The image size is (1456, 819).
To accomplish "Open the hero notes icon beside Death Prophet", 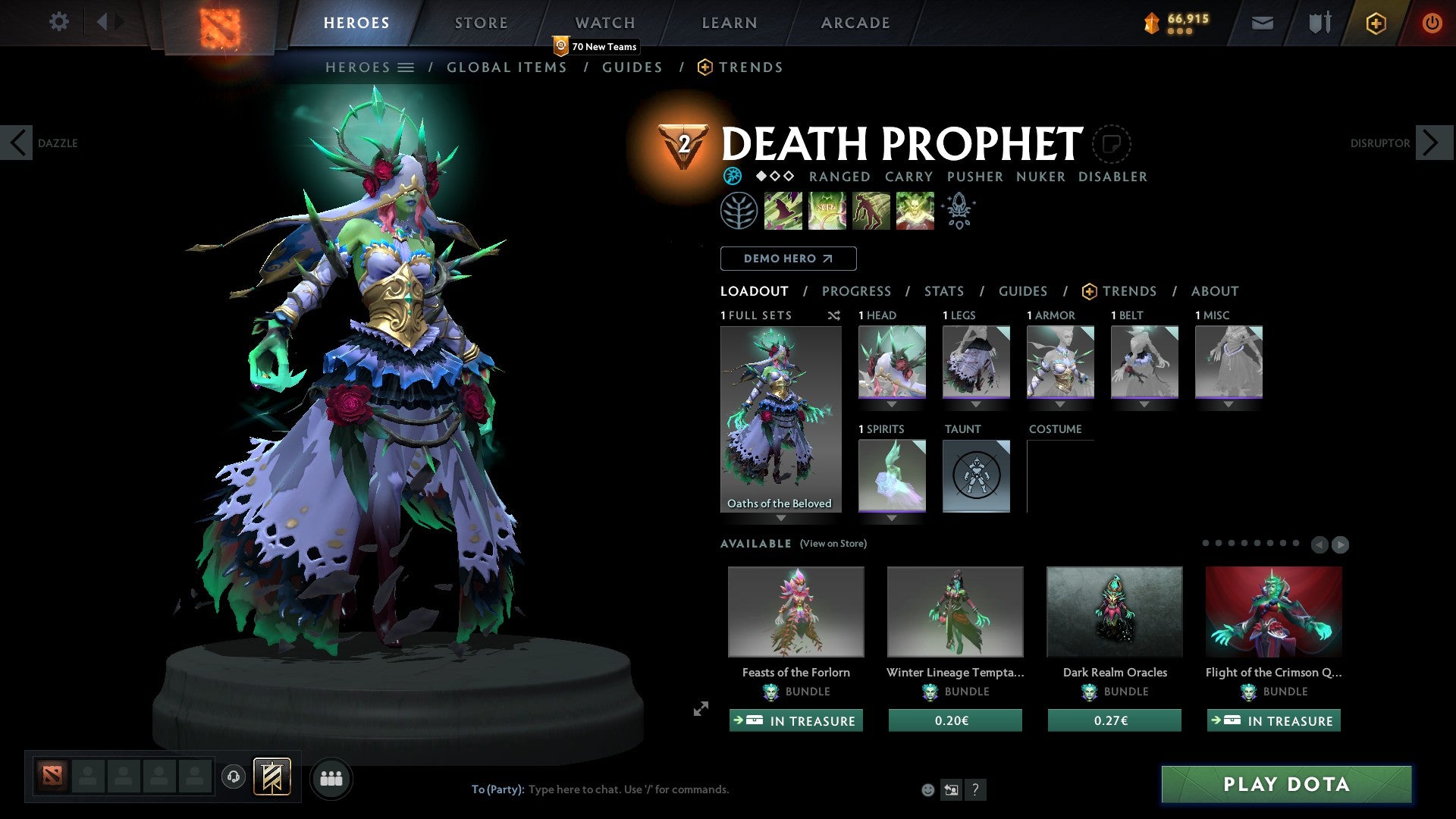I will (x=1111, y=143).
